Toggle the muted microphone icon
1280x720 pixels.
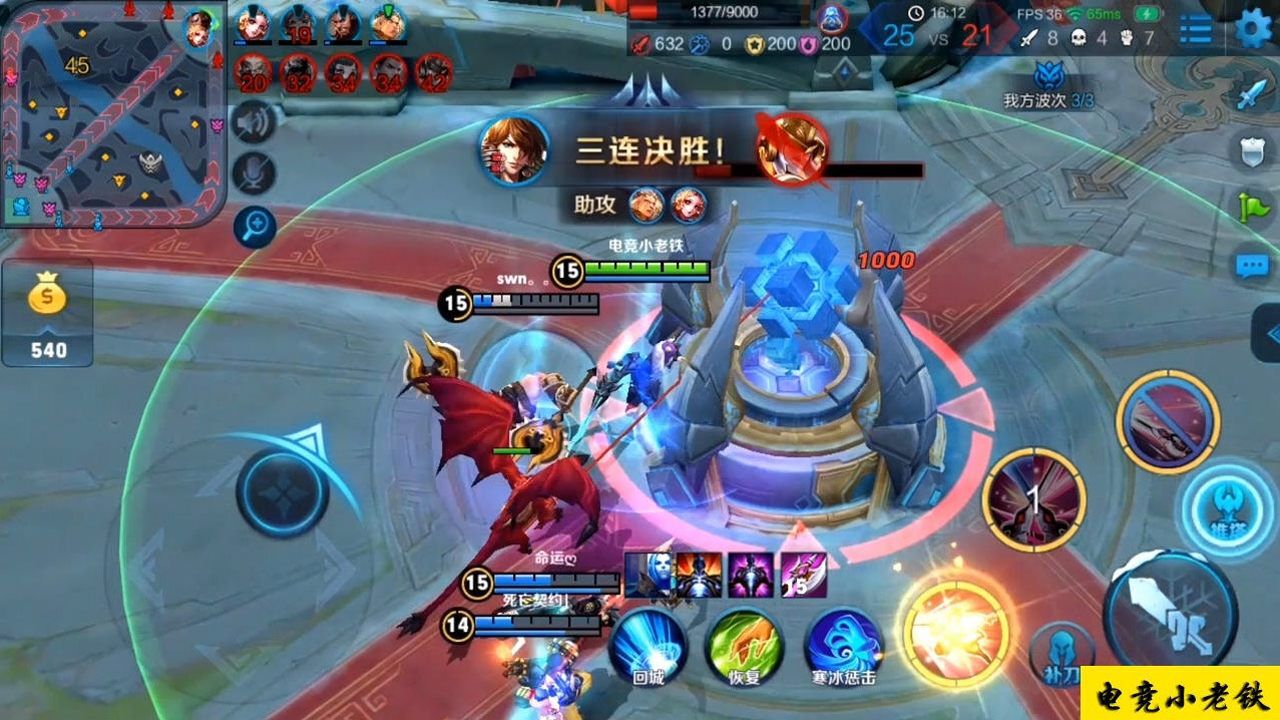coord(254,173)
